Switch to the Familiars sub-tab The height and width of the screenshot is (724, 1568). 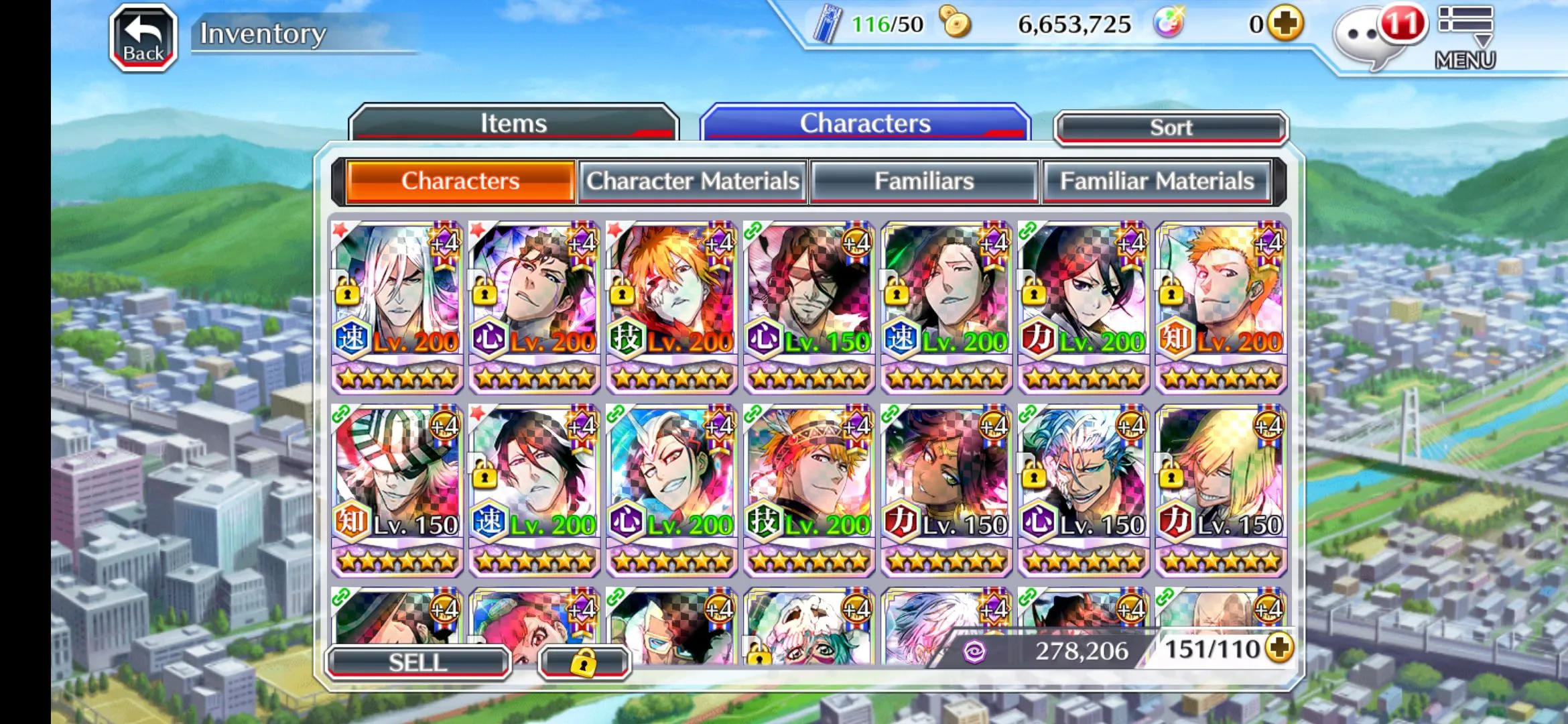pyautogui.click(x=924, y=181)
